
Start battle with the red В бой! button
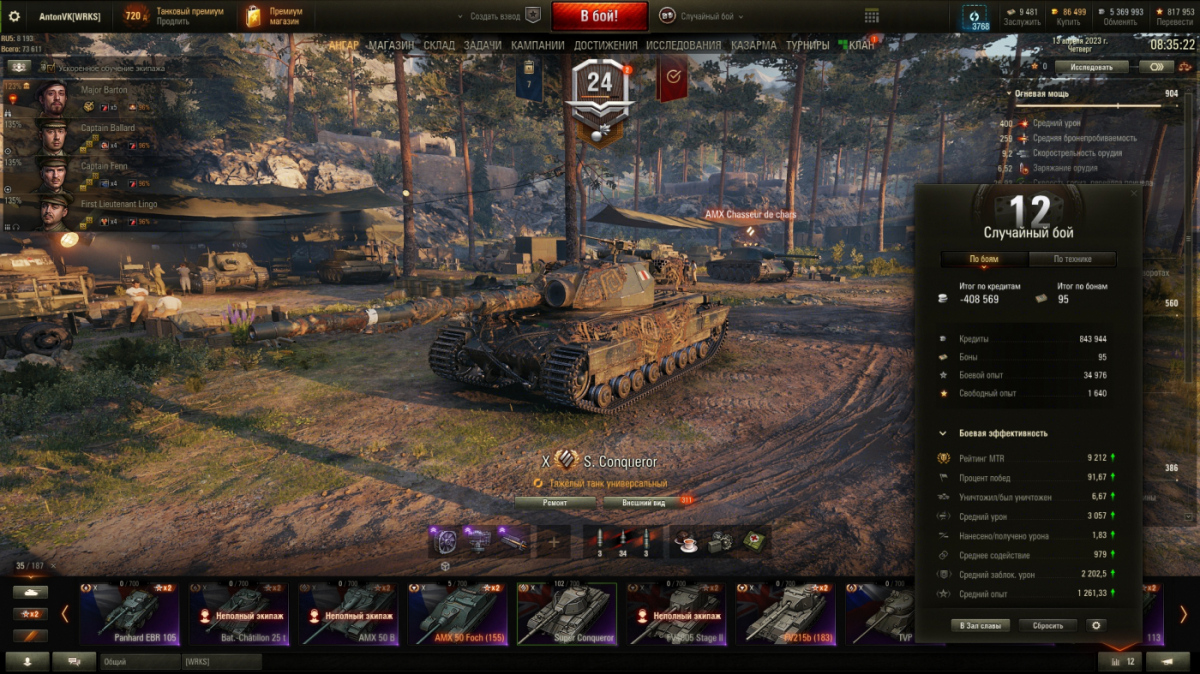pyautogui.click(x=599, y=16)
